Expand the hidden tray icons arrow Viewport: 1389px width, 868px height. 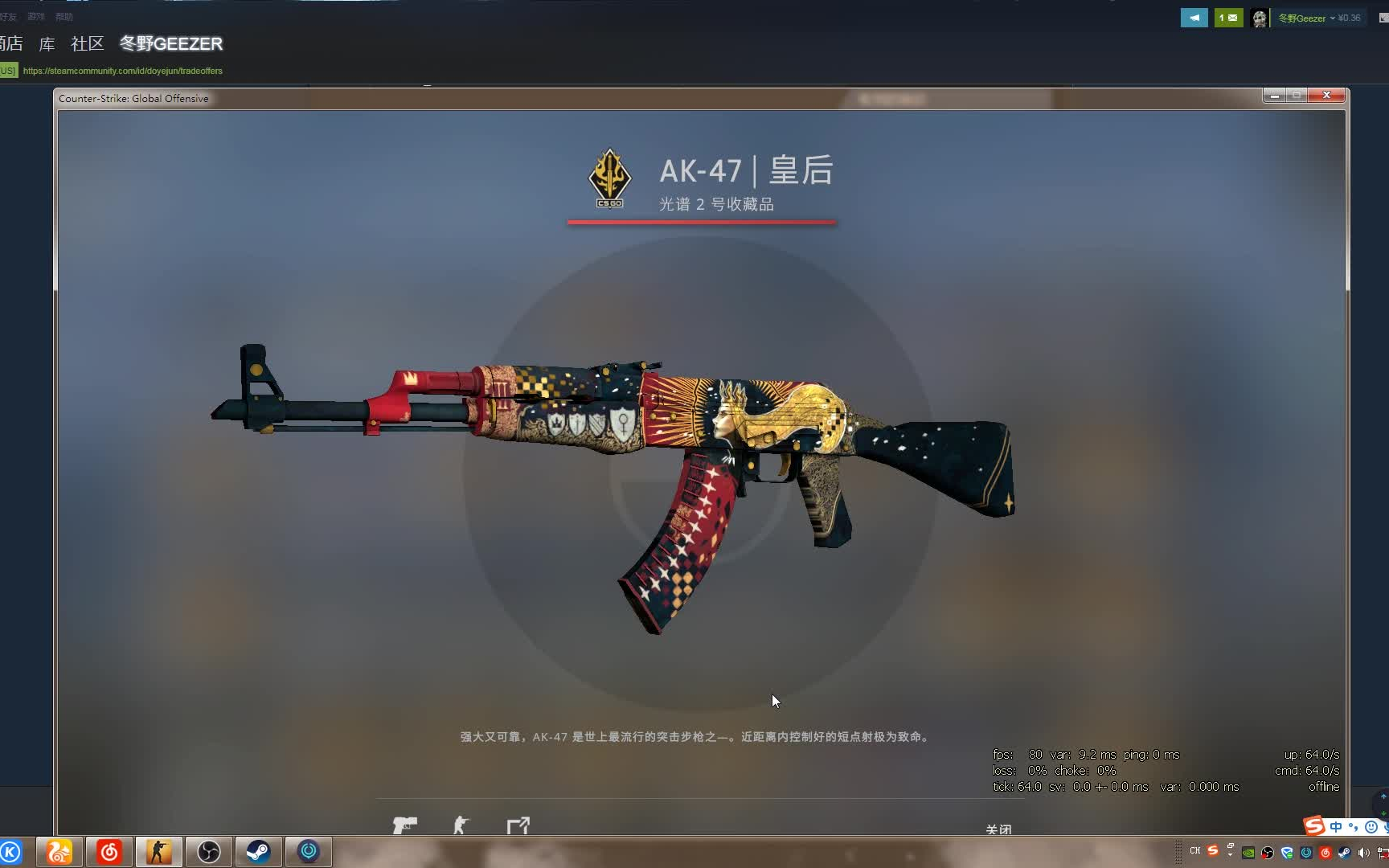pyautogui.click(x=1230, y=854)
